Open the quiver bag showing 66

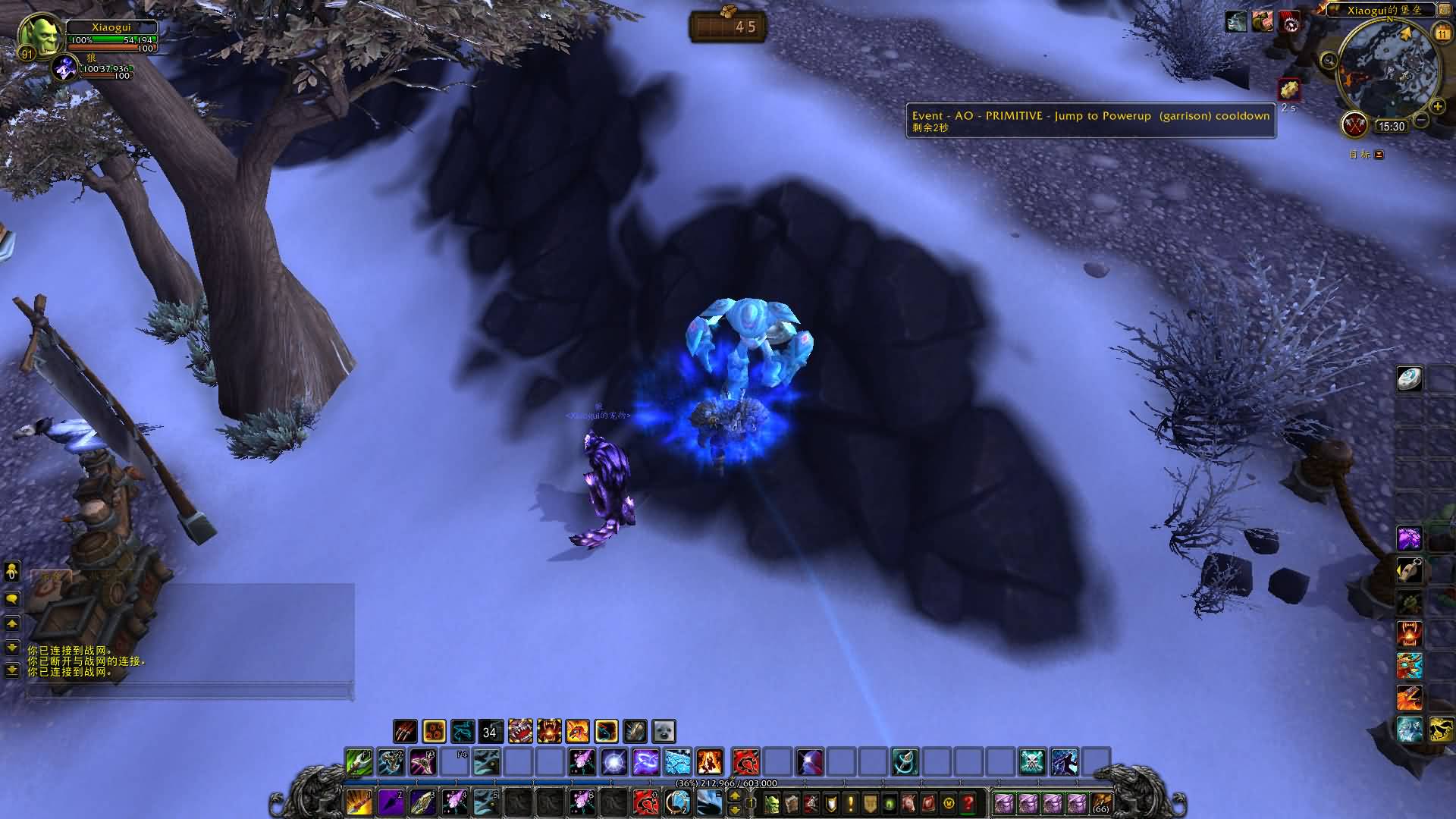[1100, 802]
